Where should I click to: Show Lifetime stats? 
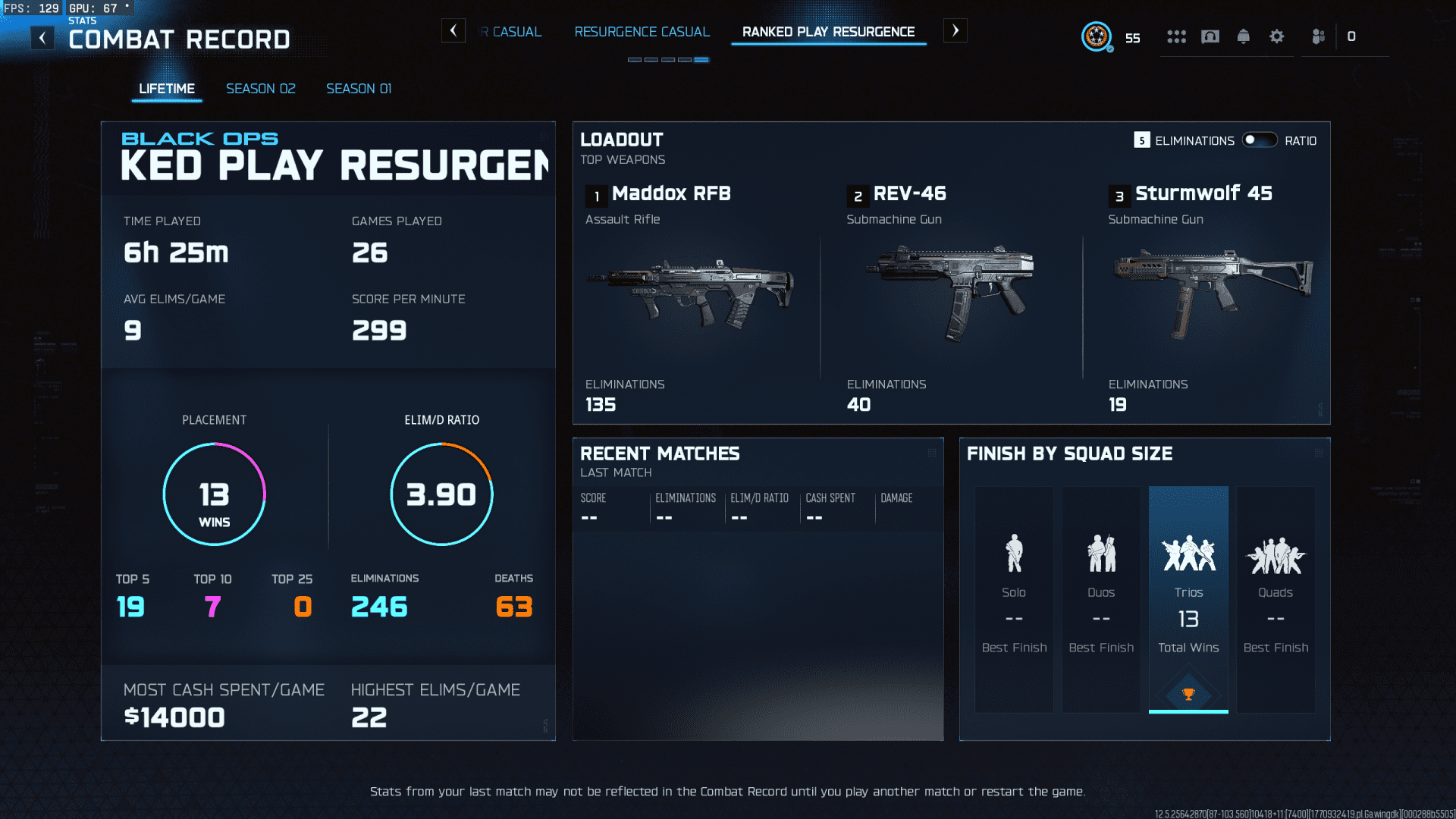167,89
